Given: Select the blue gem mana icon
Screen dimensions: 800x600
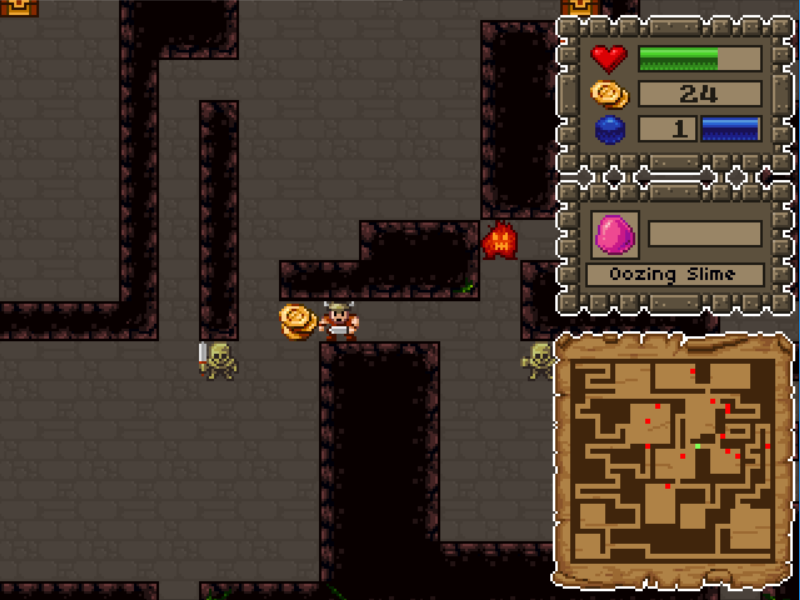Looking at the screenshot, I should tap(608, 130).
